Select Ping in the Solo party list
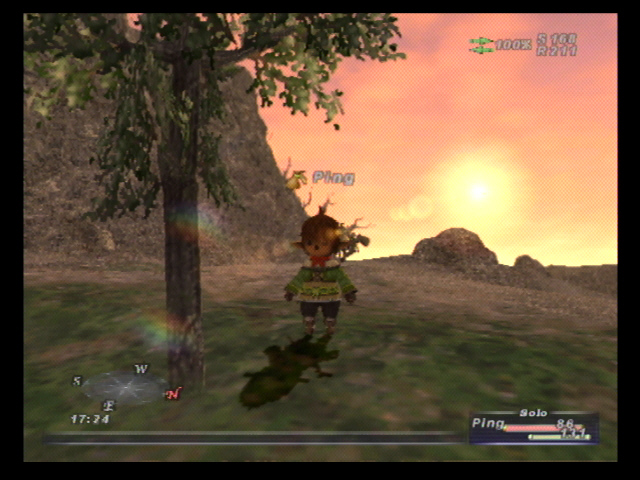Image resolution: width=640 pixels, height=480 pixels. [x=489, y=424]
